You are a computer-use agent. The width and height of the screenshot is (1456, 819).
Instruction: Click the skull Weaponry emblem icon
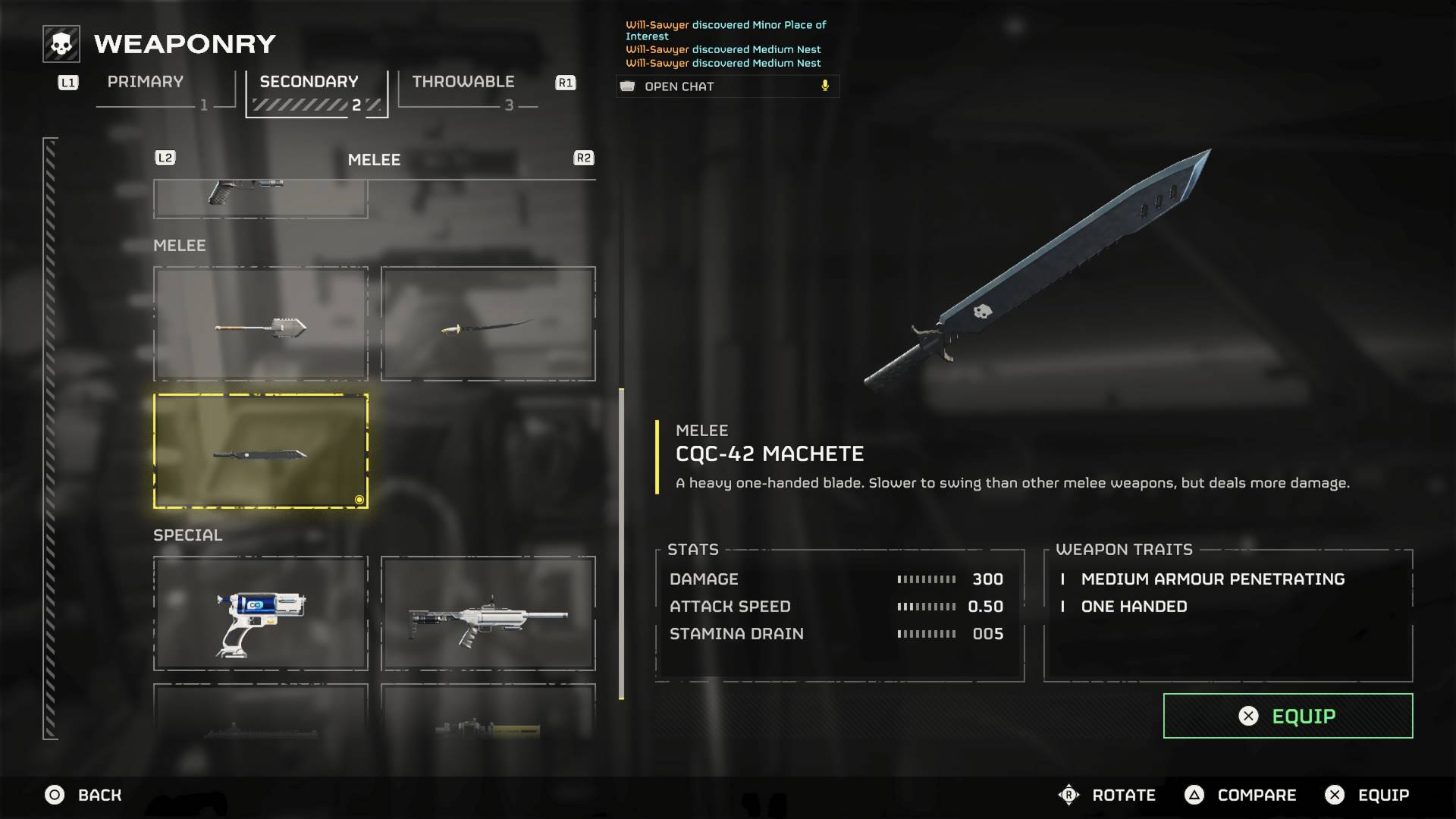61,43
